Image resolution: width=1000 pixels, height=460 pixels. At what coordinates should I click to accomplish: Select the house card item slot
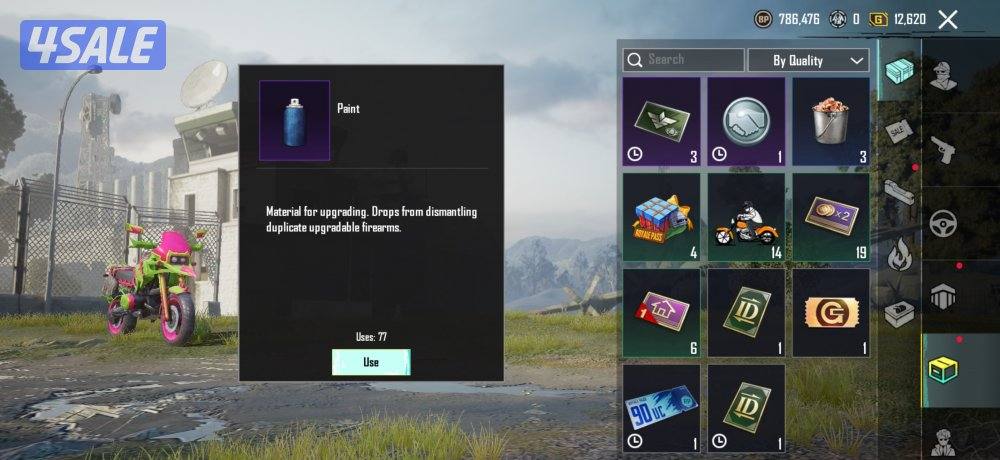[x=661, y=312]
